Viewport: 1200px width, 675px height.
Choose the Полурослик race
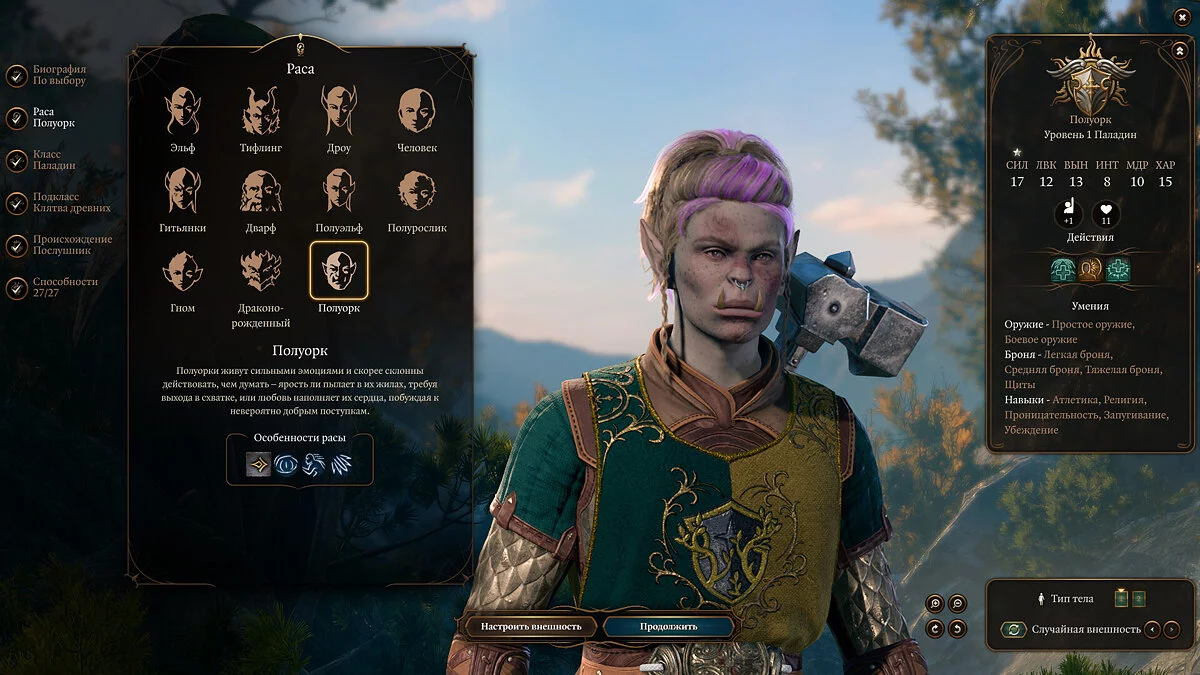click(417, 191)
